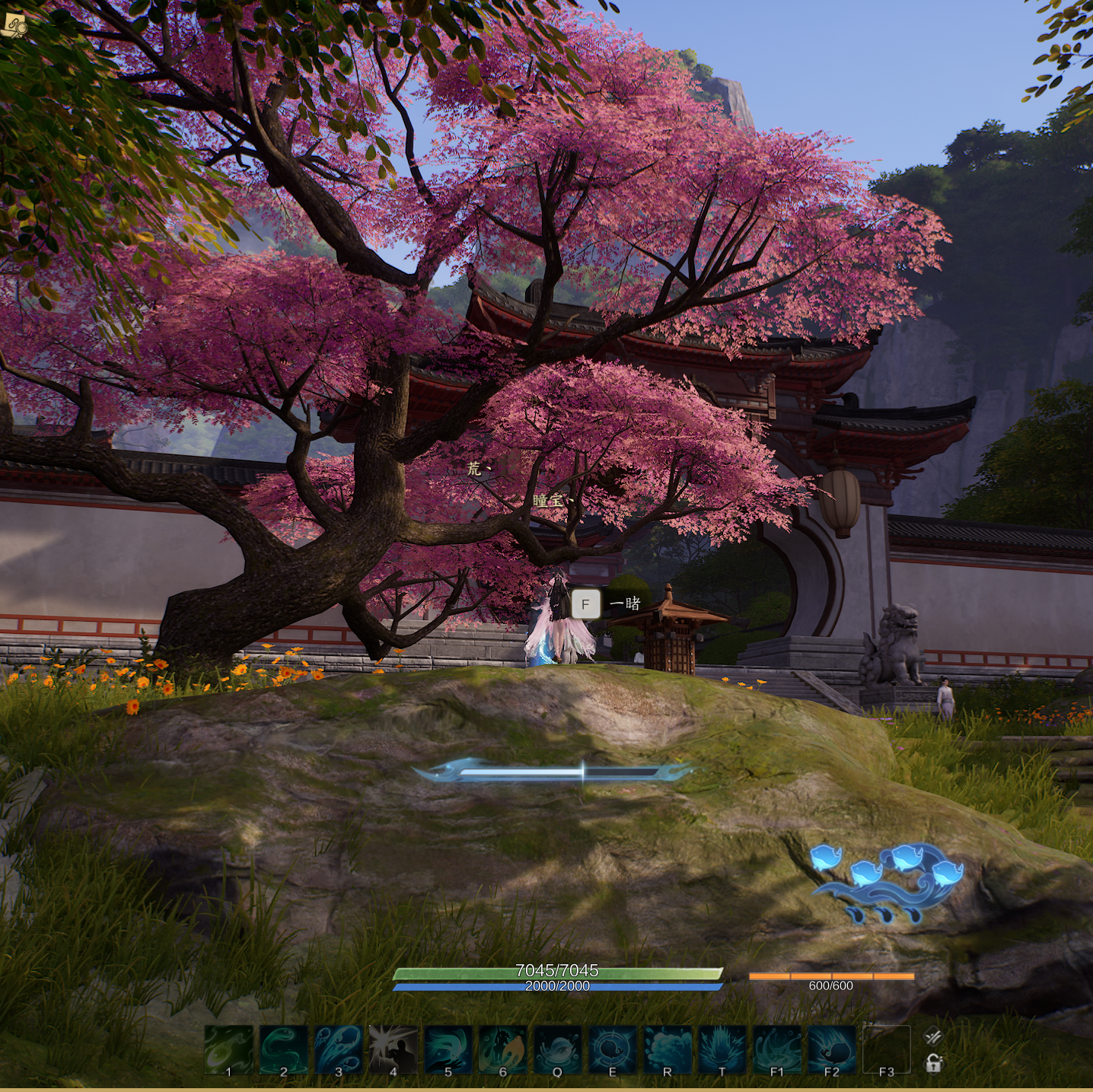Open the link inspector icon in top-left corner

(x=14, y=26)
